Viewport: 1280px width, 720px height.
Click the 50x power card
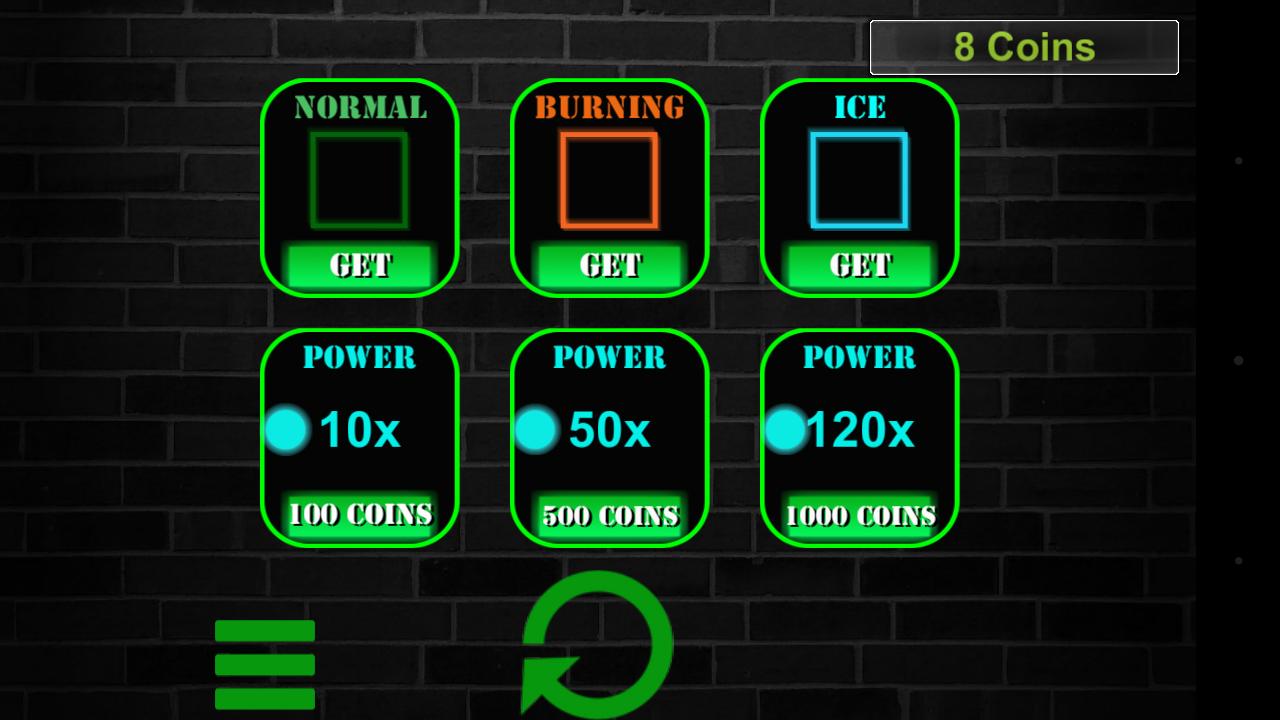point(609,438)
